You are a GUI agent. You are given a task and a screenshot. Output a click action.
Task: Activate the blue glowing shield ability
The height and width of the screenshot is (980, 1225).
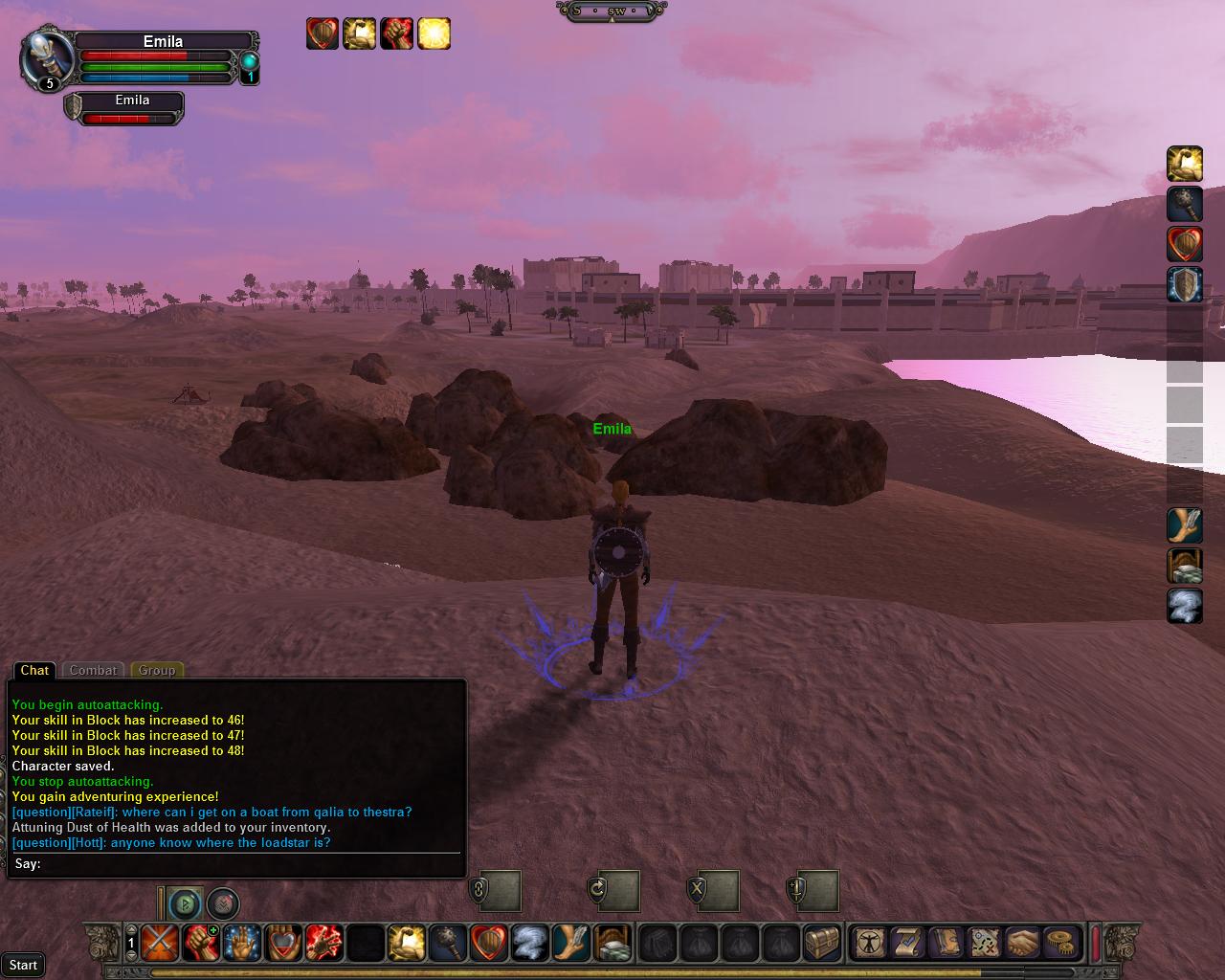[1184, 285]
